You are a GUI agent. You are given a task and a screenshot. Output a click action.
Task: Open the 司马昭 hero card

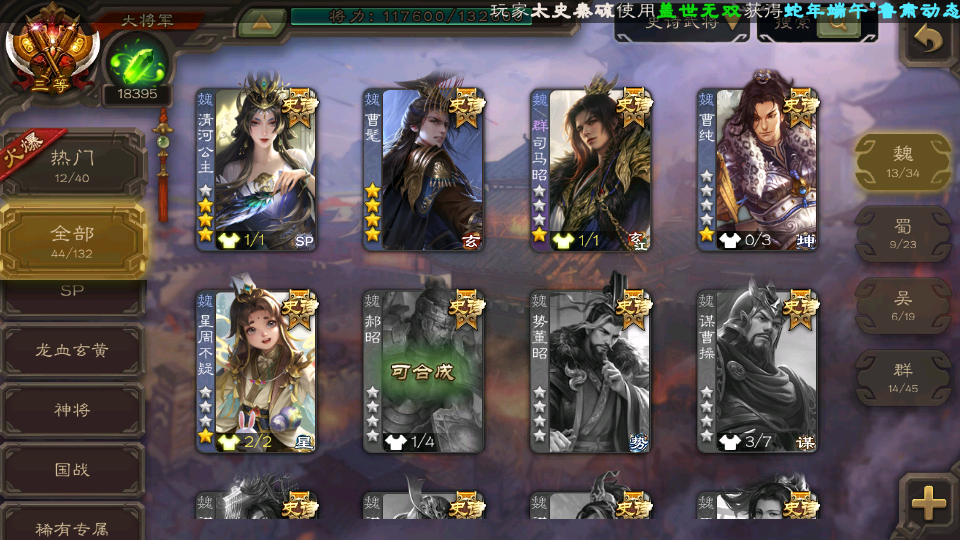pos(590,170)
